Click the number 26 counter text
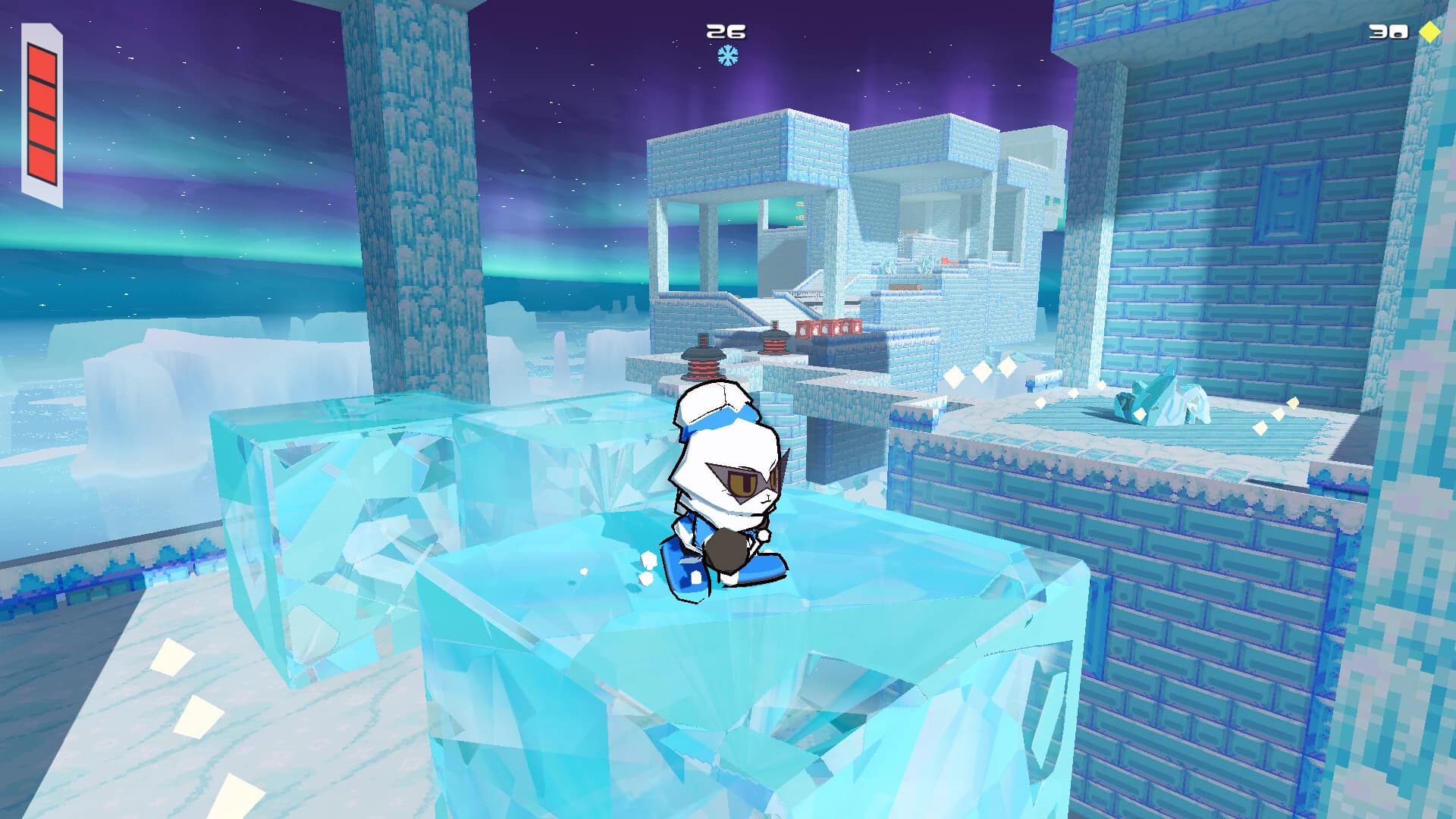This screenshot has width=1456, height=819. 724,32
